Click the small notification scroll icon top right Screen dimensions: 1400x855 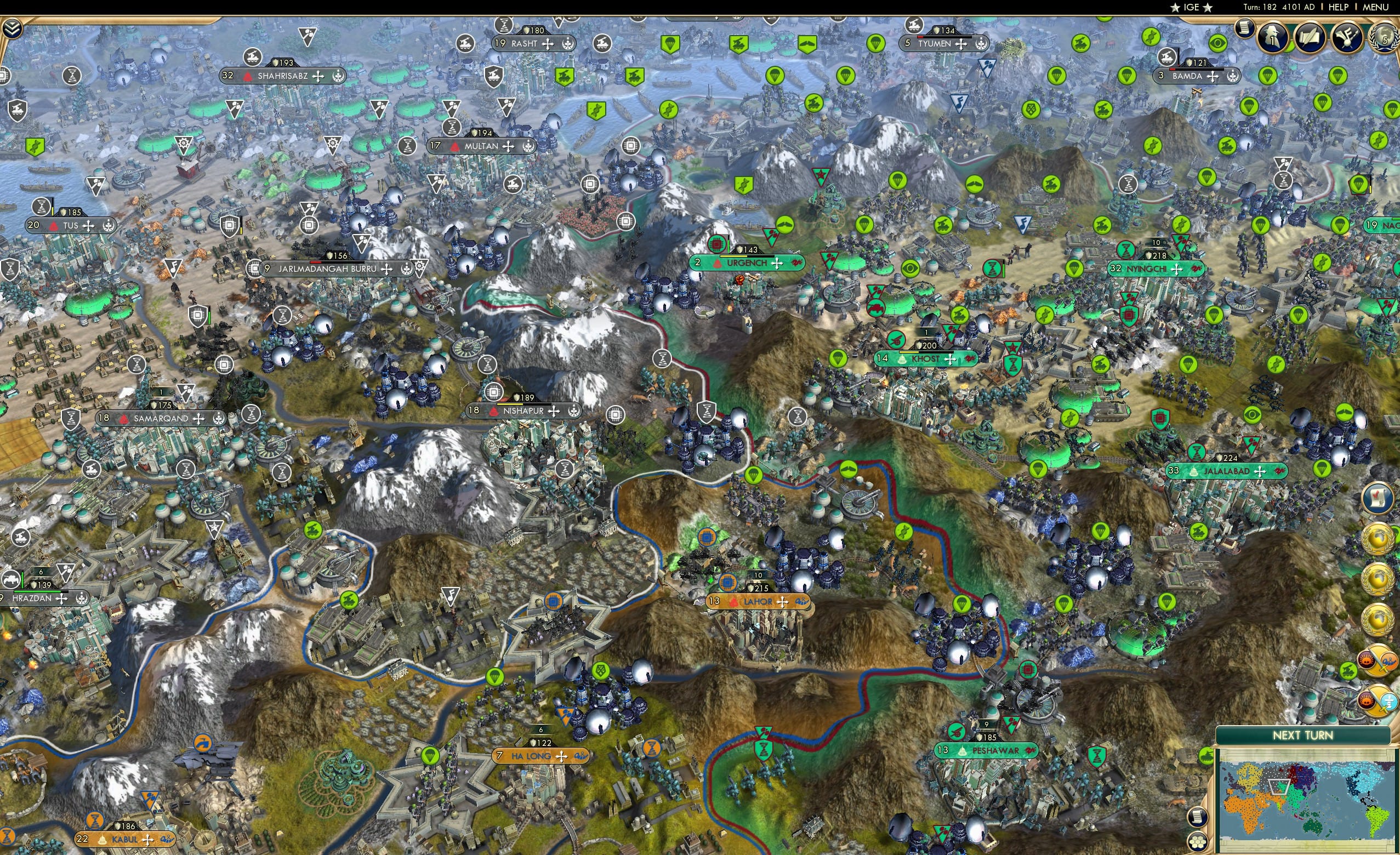[1244, 29]
